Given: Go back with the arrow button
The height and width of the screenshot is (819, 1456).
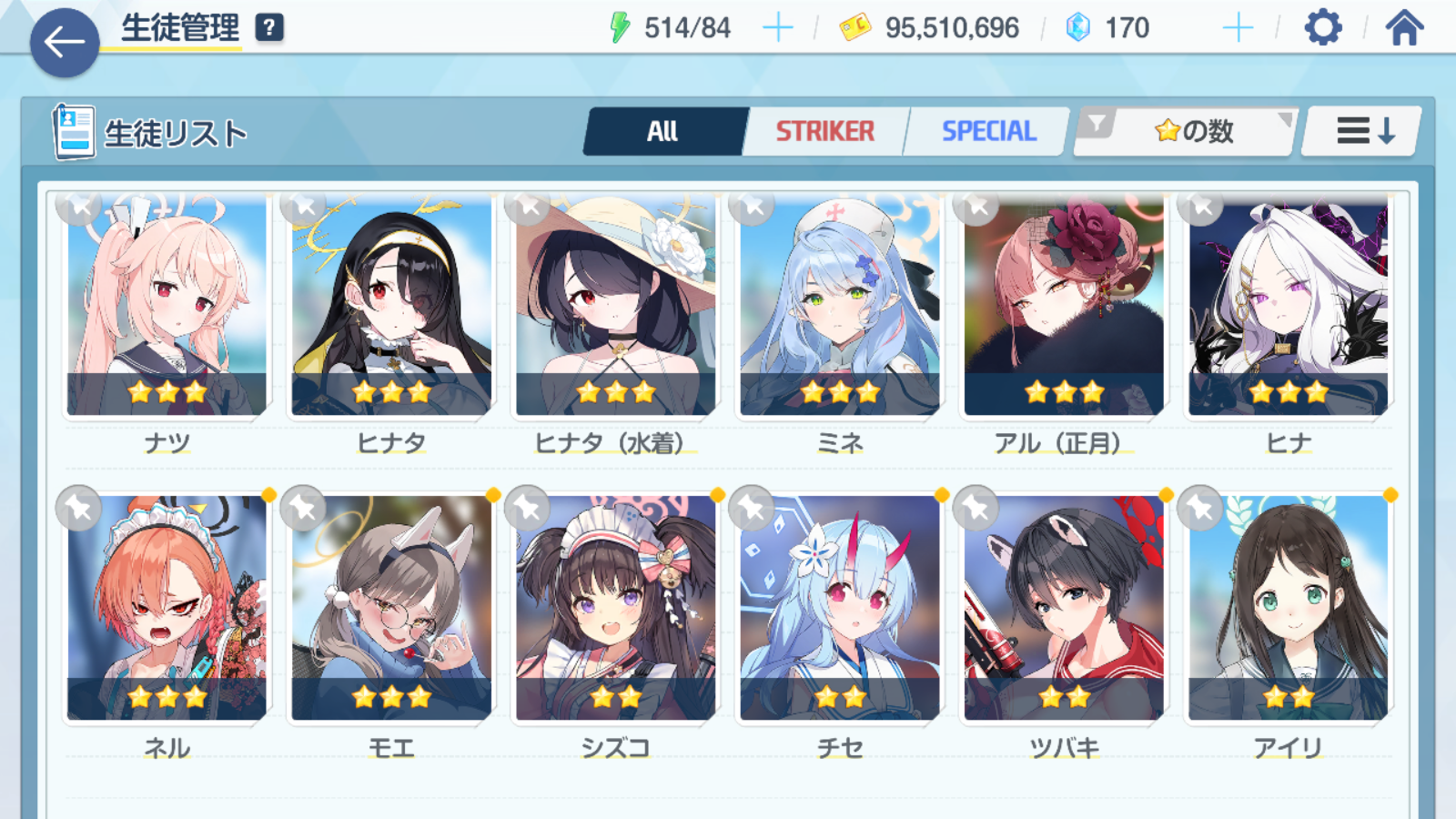Looking at the screenshot, I should 64,42.
